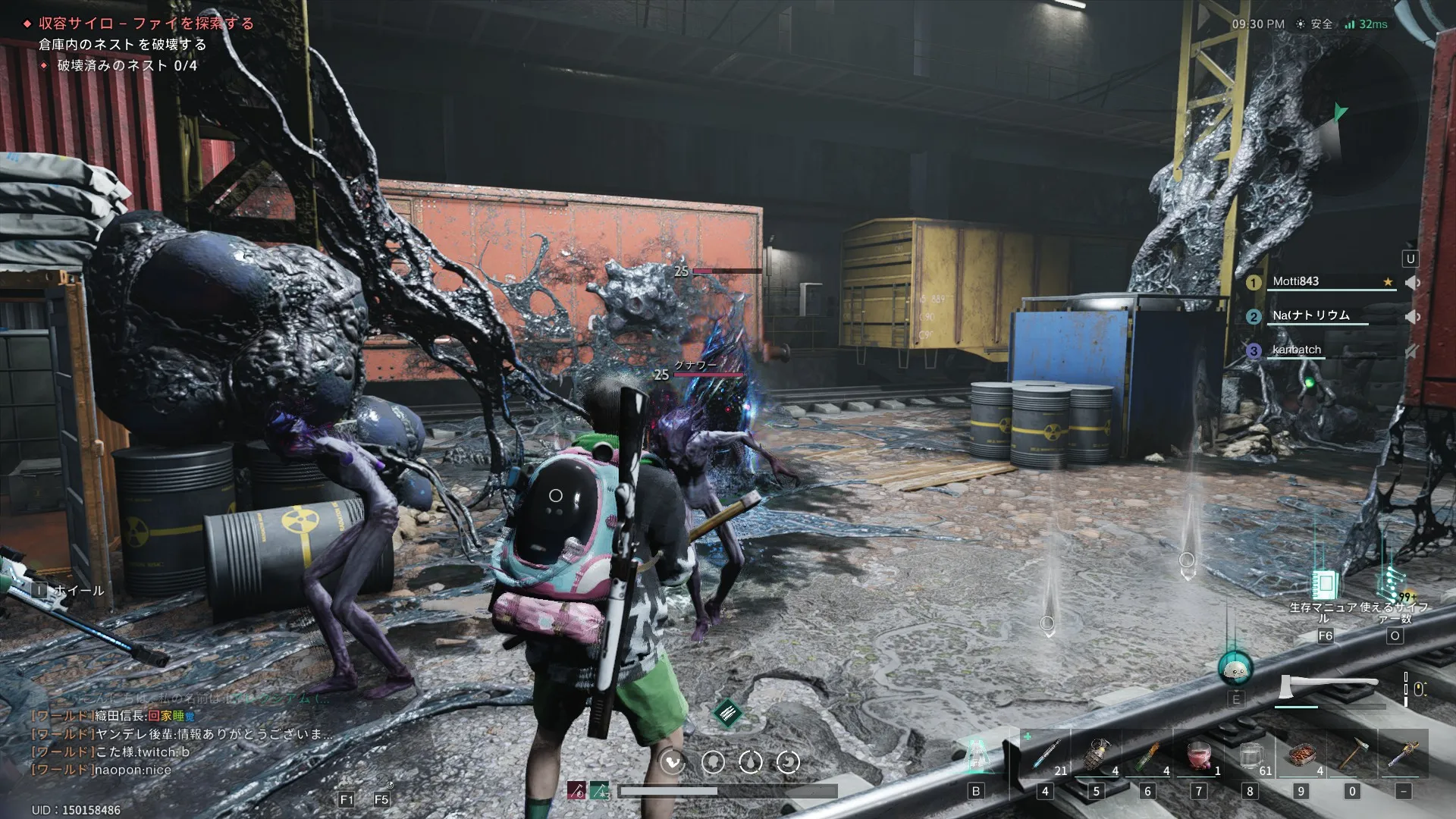Equip the purple rifle hotbar slot
Image resolution: width=1456 pixels, height=819 pixels.
[x=1404, y=755]
